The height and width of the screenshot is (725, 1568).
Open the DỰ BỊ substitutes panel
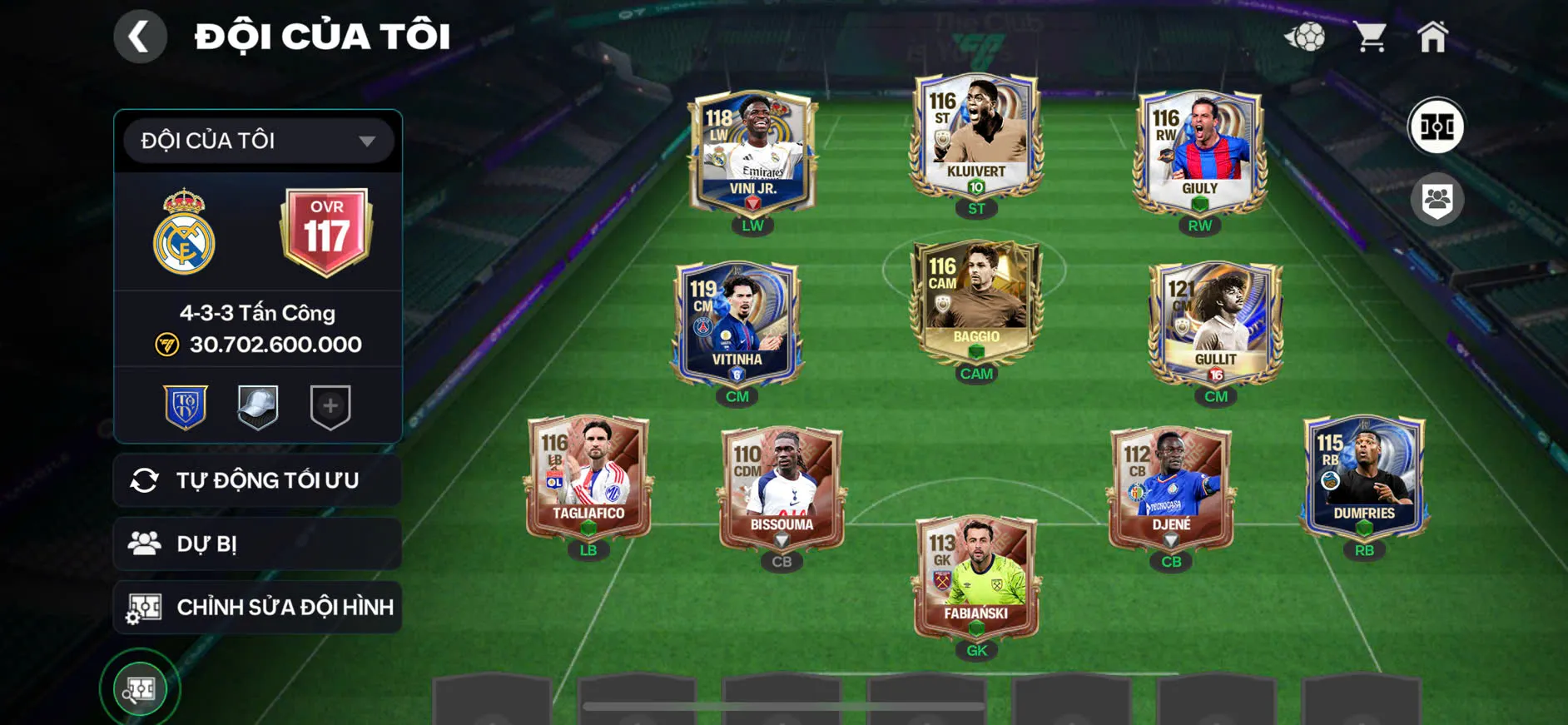(x=257, y=544)
